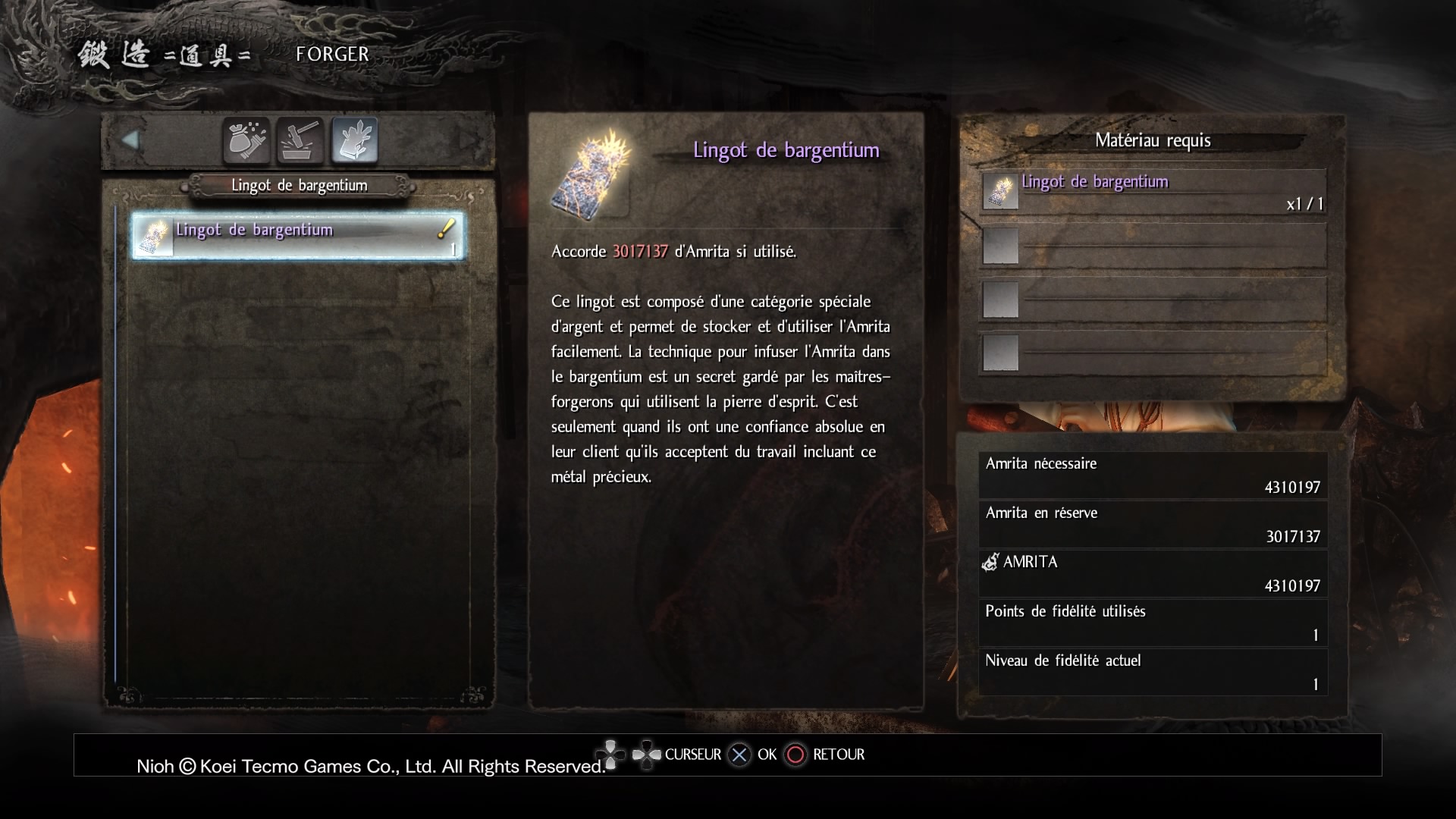Select the materials pouch category icon
The width and height of the screenshot is (1456, 819).
[x=246, y=140]
